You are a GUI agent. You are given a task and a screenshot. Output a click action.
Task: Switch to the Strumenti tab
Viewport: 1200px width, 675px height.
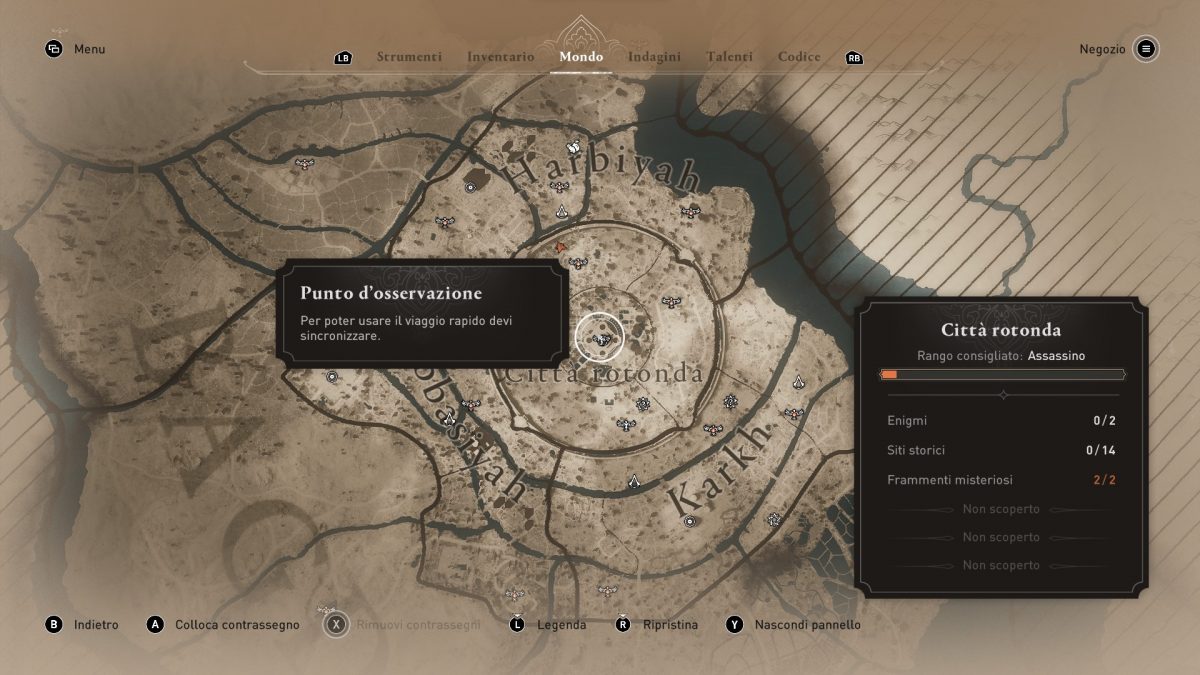click(x=409, y=57)
